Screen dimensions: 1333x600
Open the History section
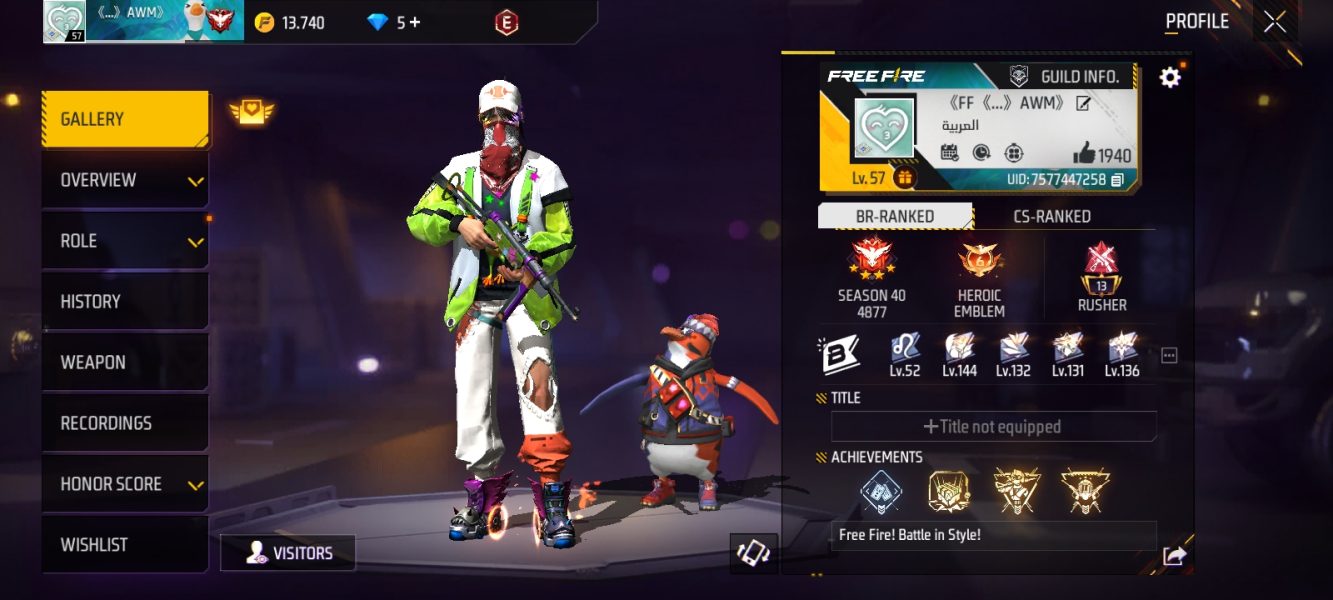(125, 302)
